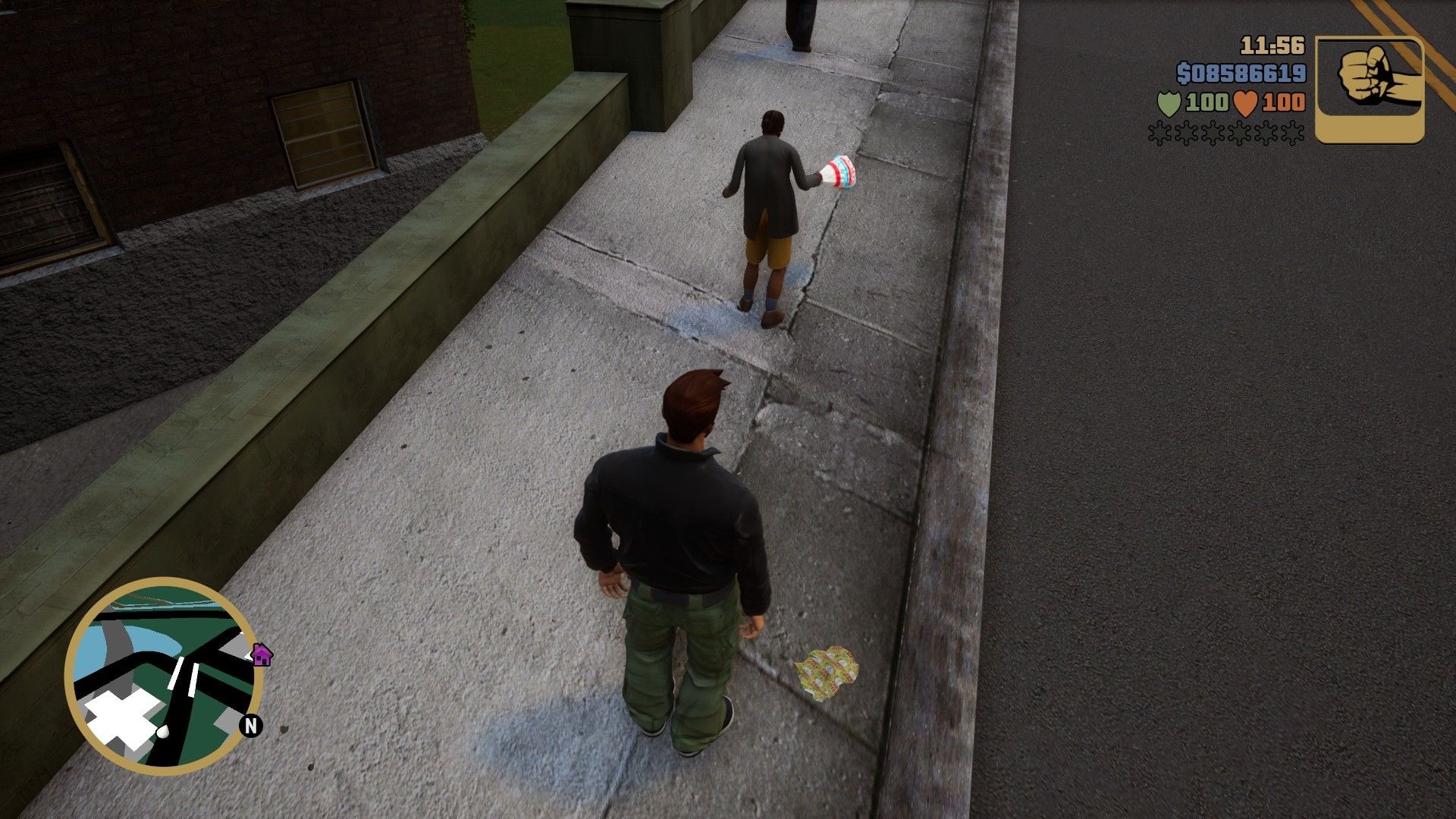Screen dimensions: 1456x819
Task: Click the north N compass marker
Action: (251, 726)
